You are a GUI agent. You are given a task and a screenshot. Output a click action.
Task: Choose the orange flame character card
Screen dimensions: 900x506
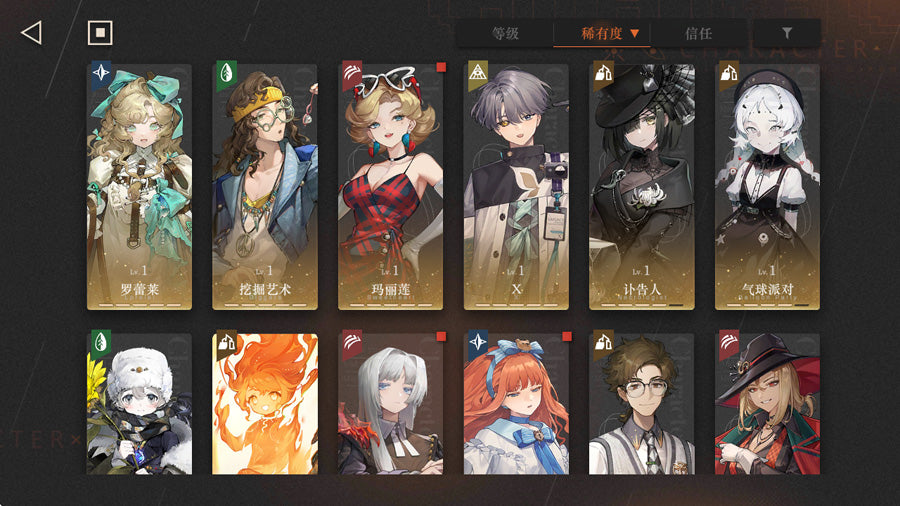(x=265, y=403)
